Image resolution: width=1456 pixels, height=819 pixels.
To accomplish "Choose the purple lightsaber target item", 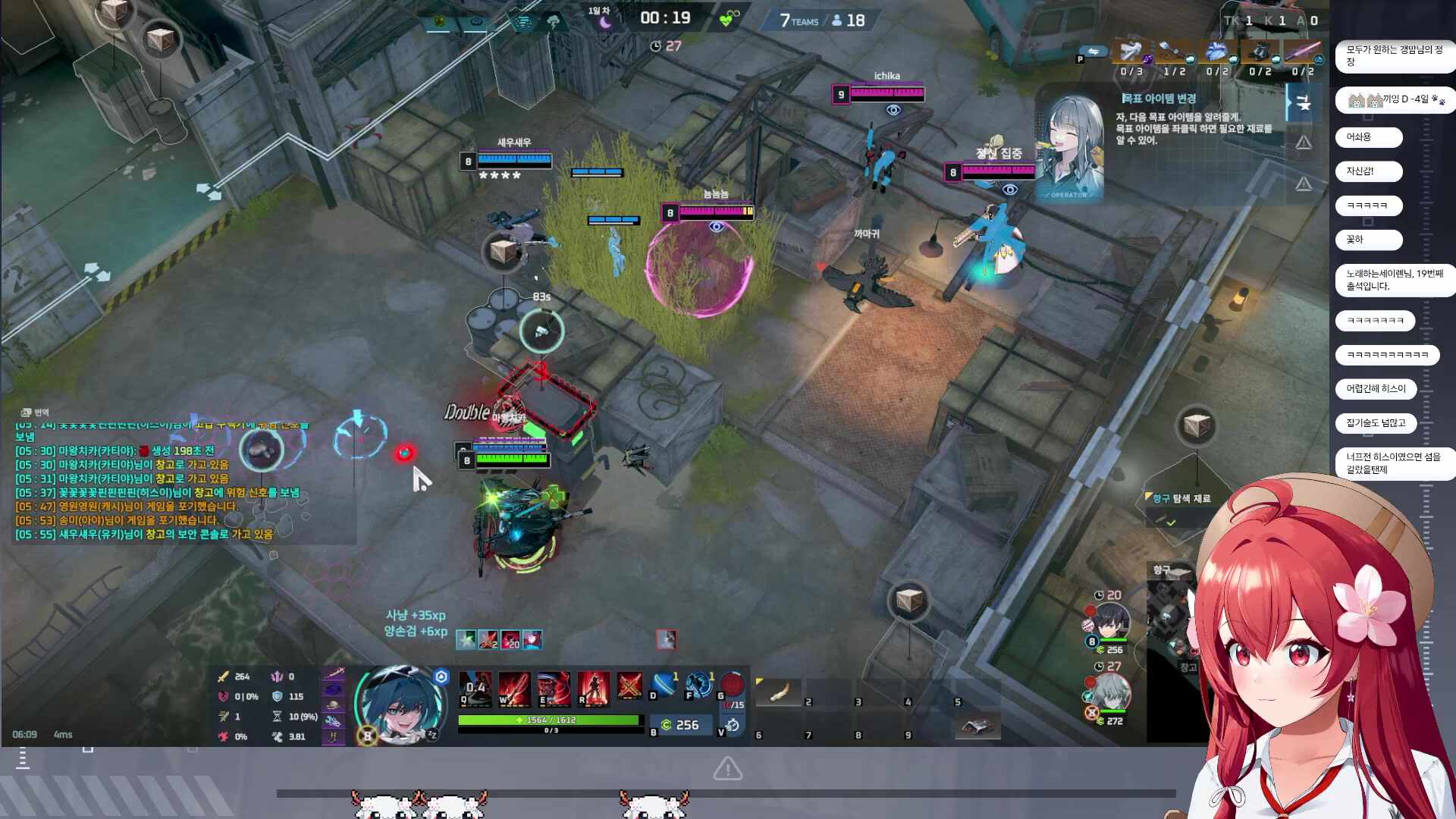I will point(1301,52).
